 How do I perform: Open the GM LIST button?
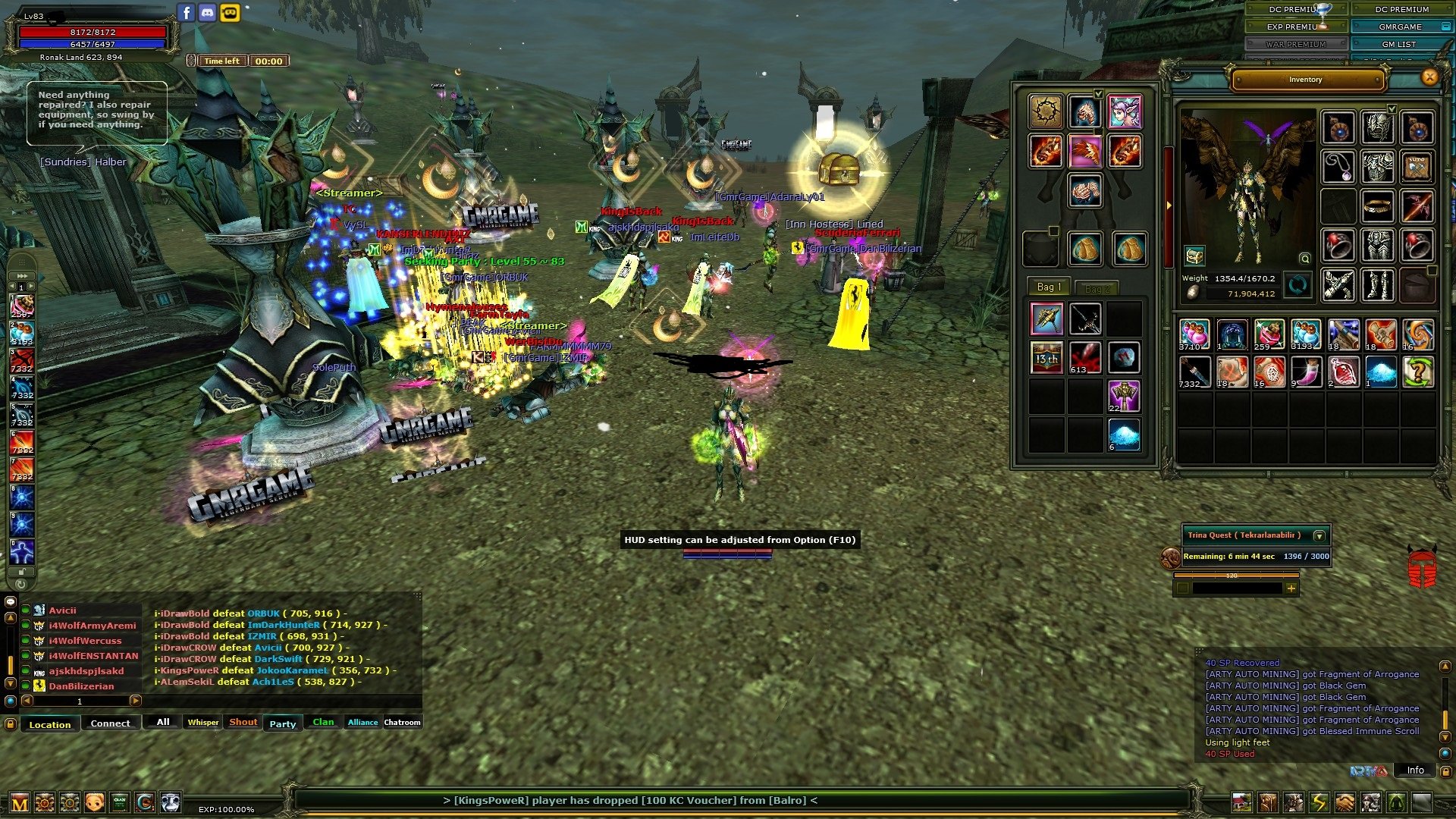(x=1398, y=44)
